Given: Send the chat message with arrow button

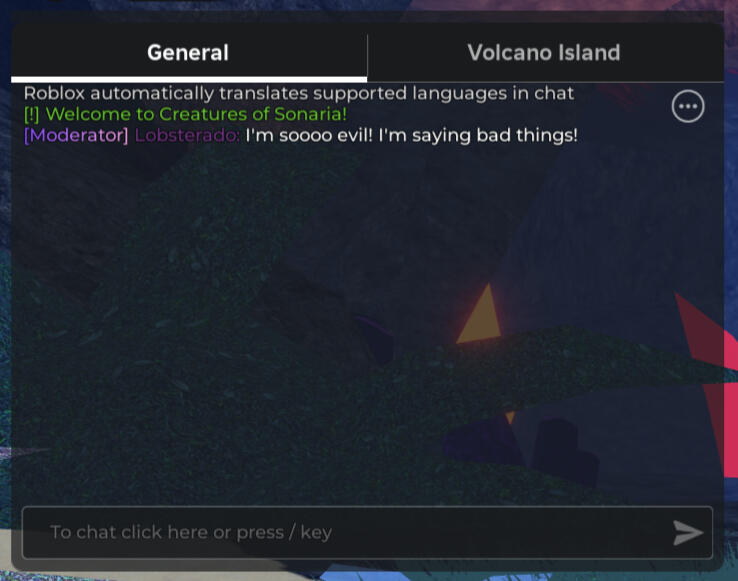Looking at the screenshot, I should pyautogui.click(x=688, y=533).
